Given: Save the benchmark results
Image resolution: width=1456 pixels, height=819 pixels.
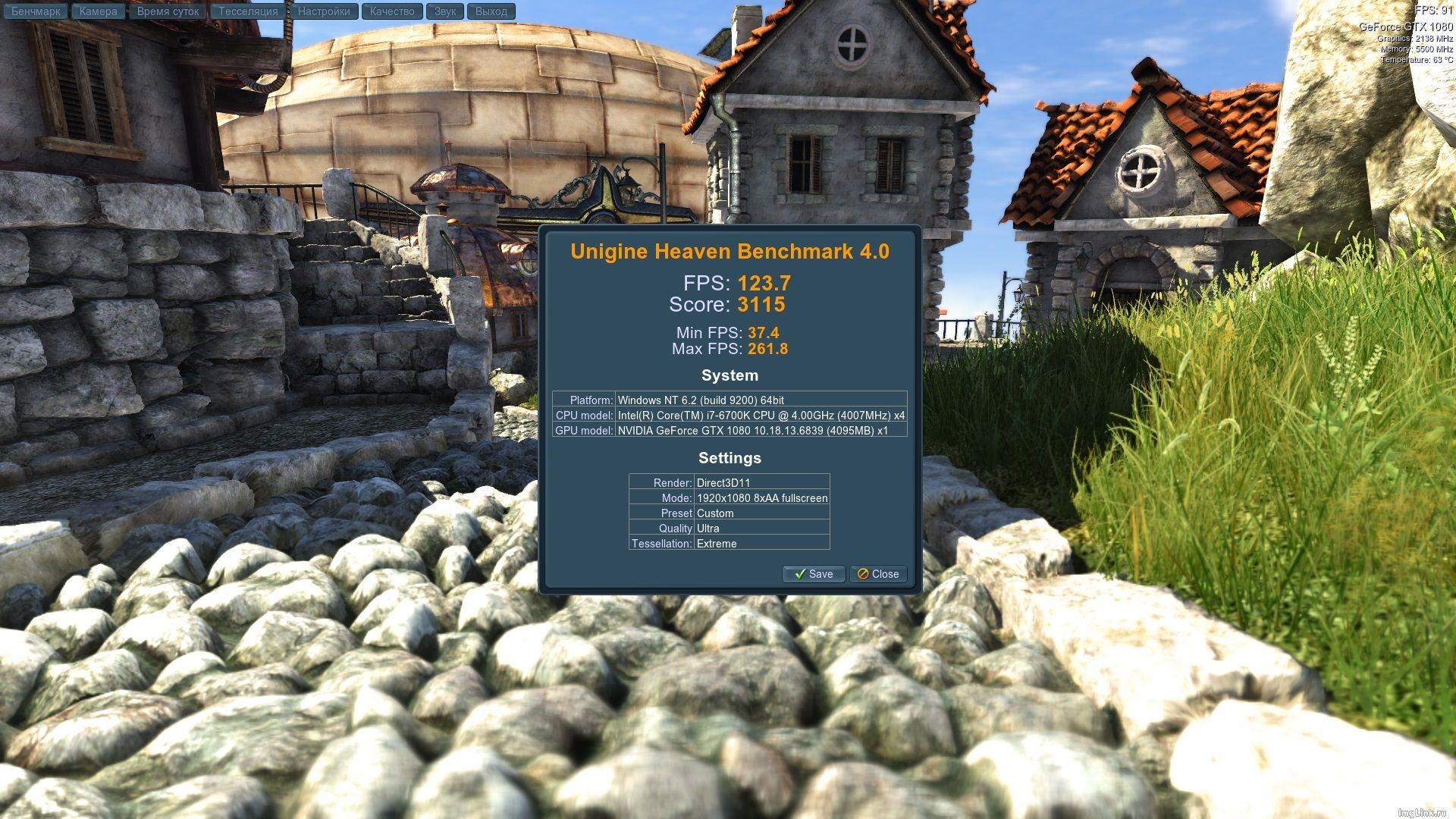Looking at the screenshot, I should click(813, 574).
